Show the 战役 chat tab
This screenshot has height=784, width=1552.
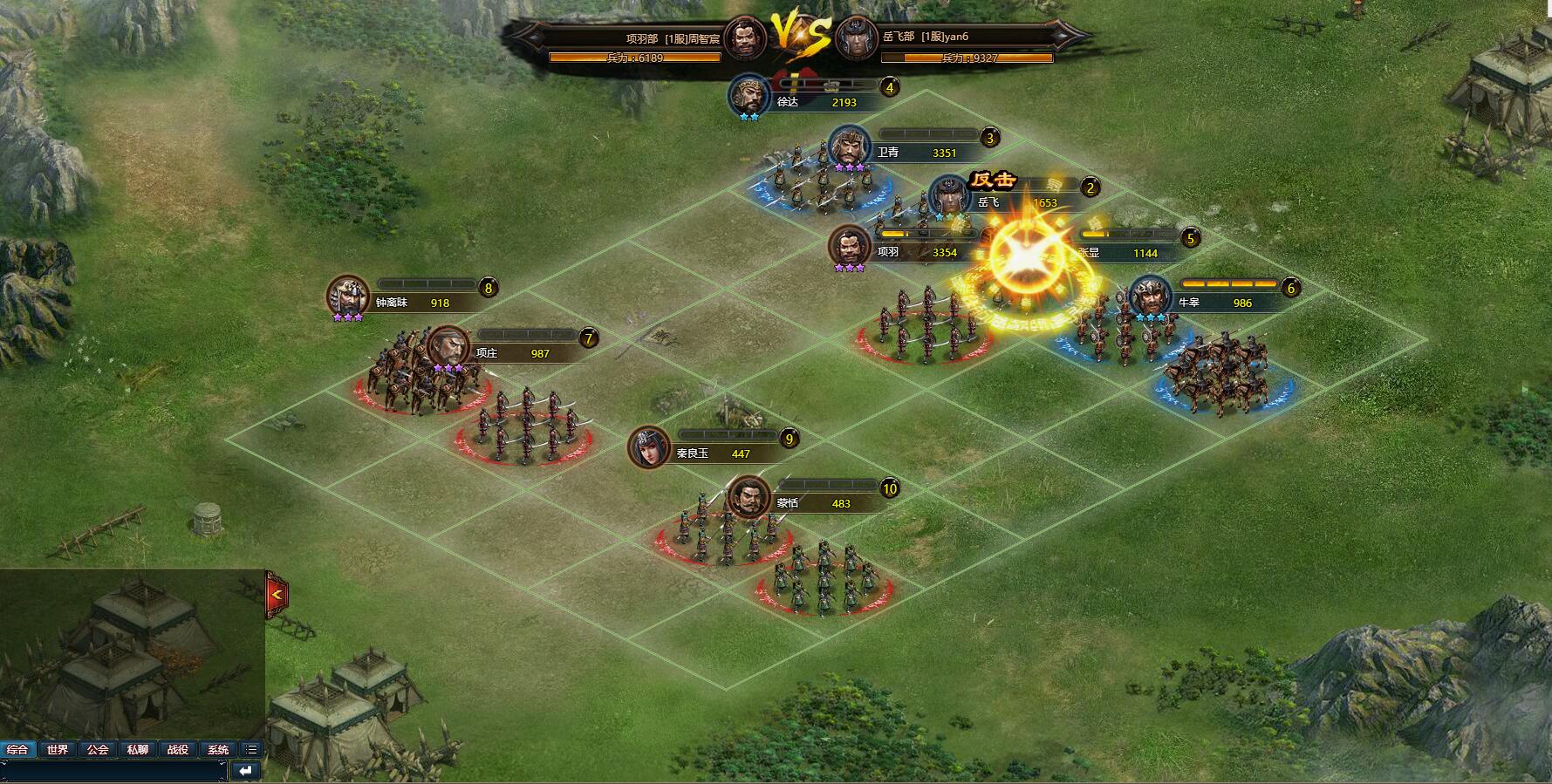(x=178, y=750)
